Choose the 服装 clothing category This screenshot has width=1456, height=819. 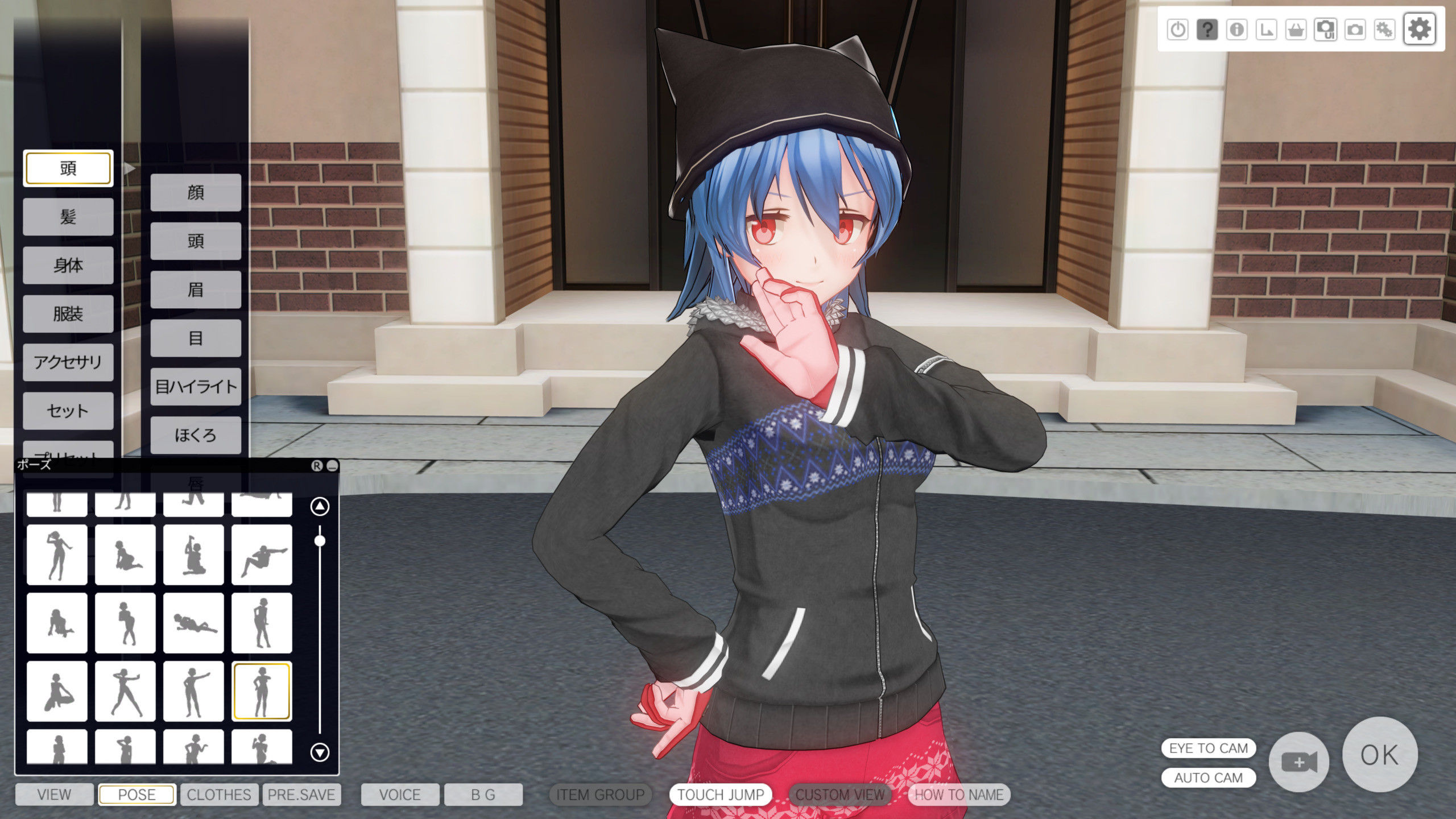(x=68, y=313)
